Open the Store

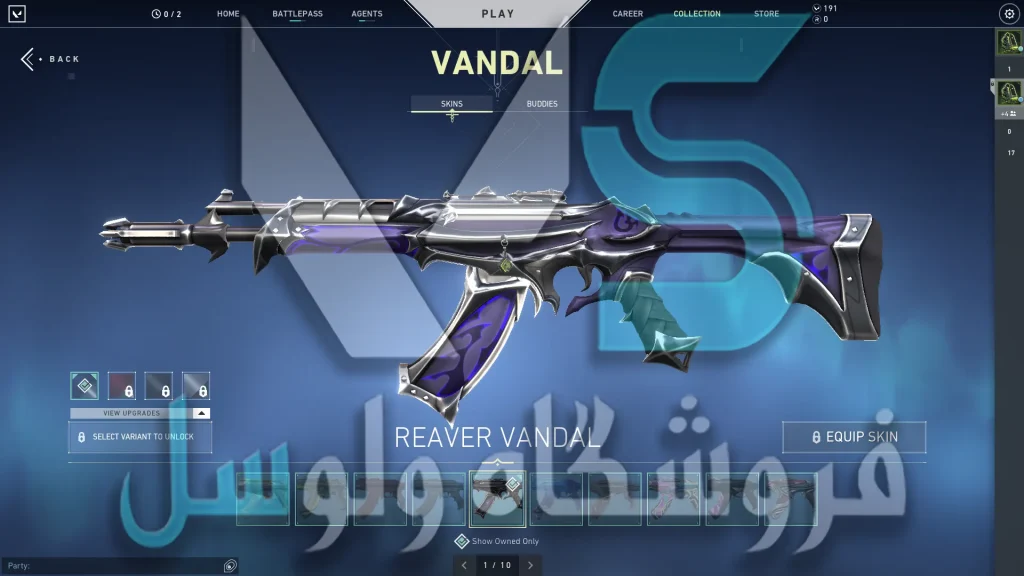766,14
